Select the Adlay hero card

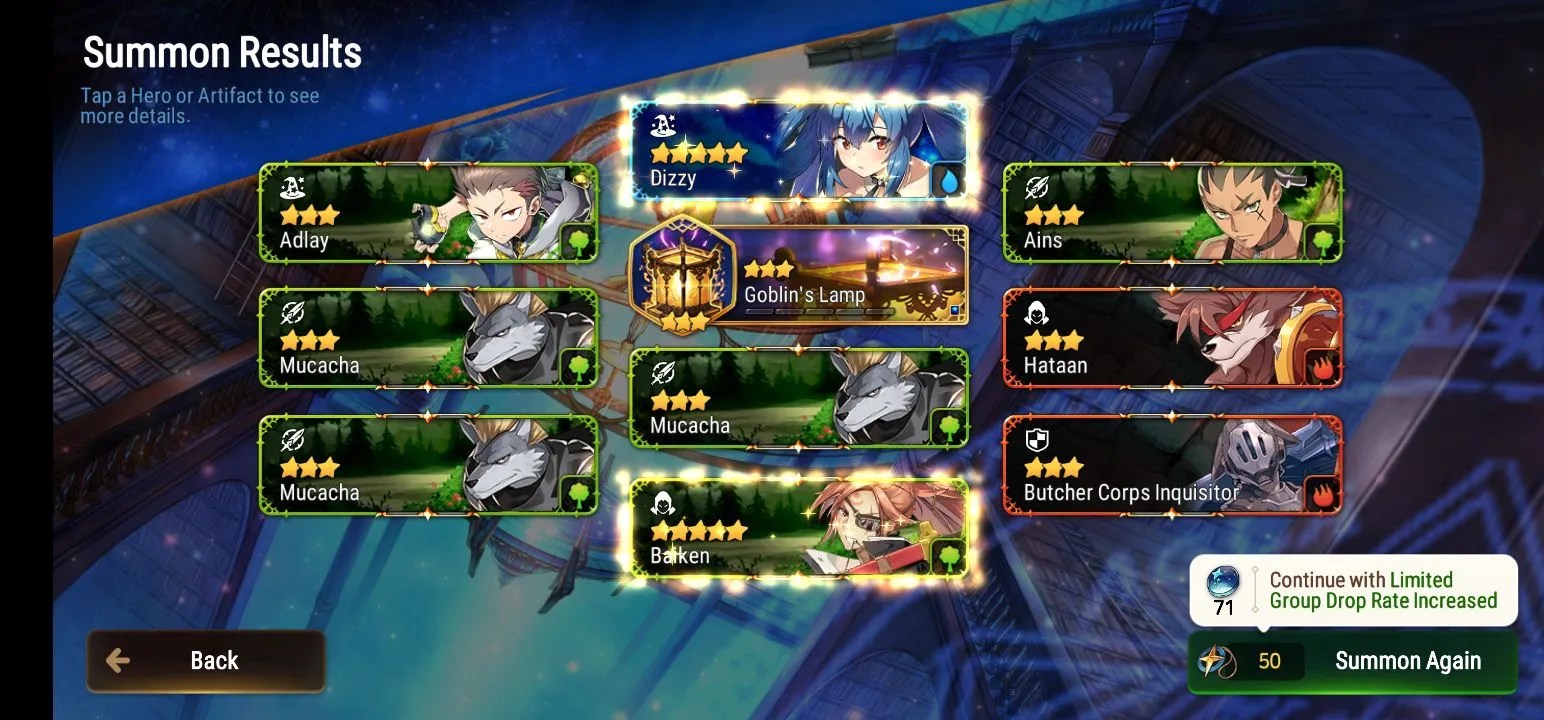tap(428, 213)
